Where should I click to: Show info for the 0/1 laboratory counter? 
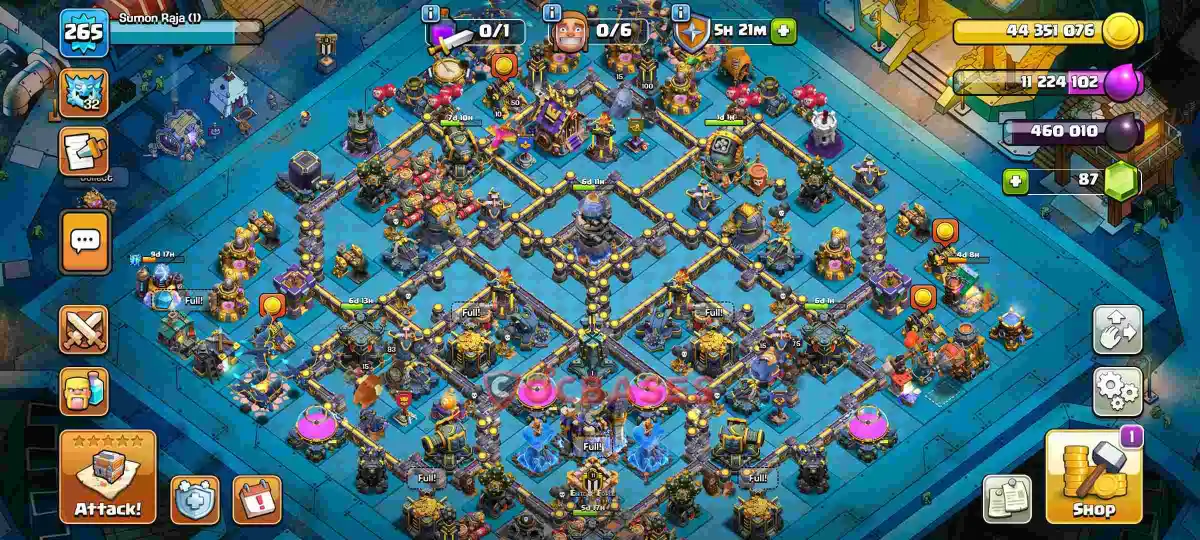[431, 13]
